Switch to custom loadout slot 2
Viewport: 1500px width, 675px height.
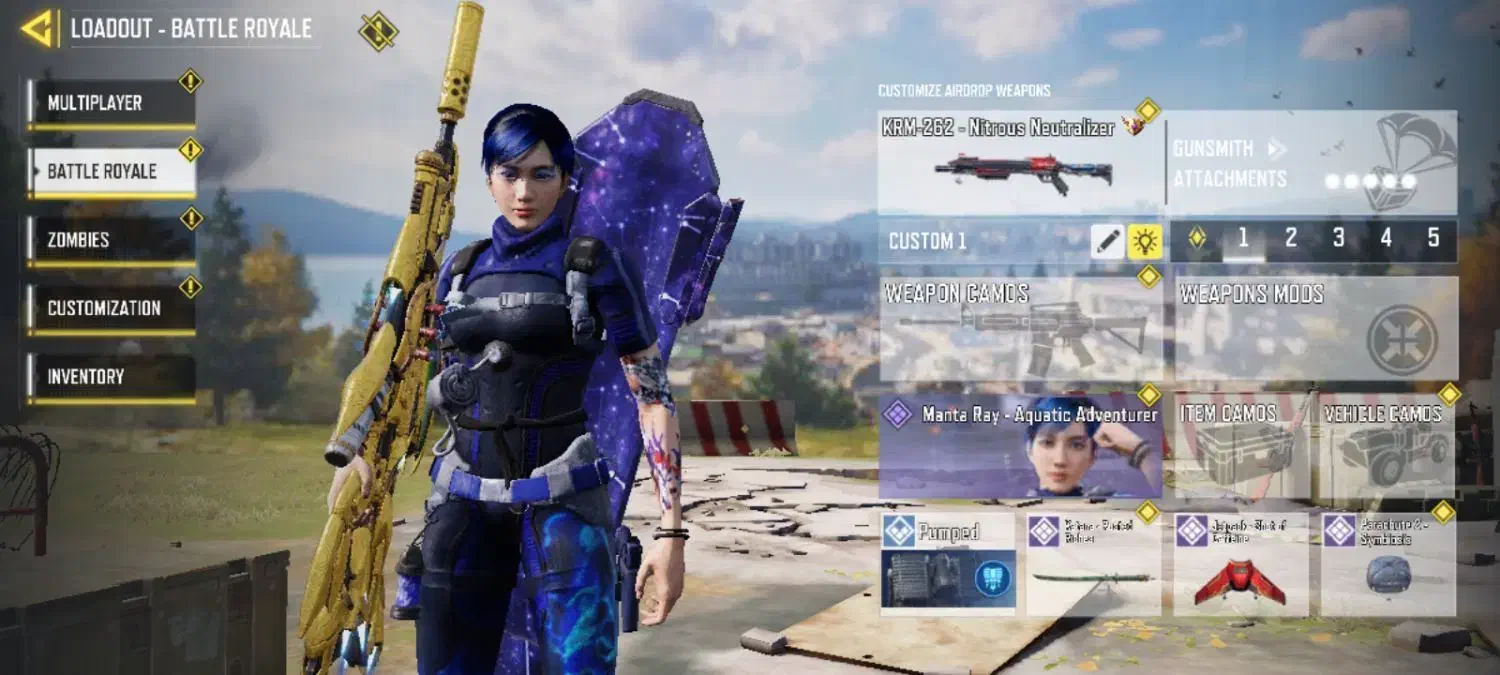tap(1290, 238)
